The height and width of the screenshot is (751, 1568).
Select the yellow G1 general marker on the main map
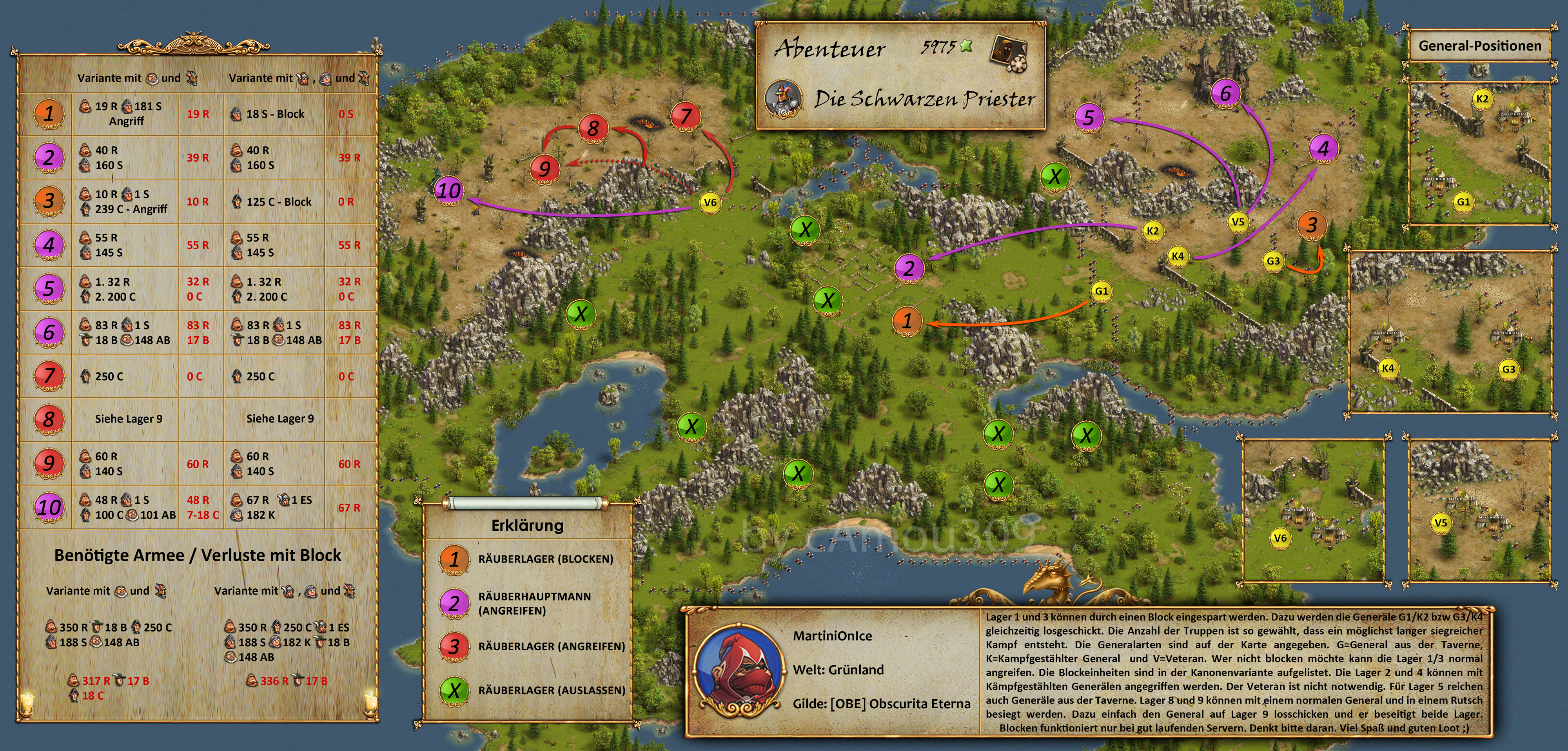click(1101, 291)
